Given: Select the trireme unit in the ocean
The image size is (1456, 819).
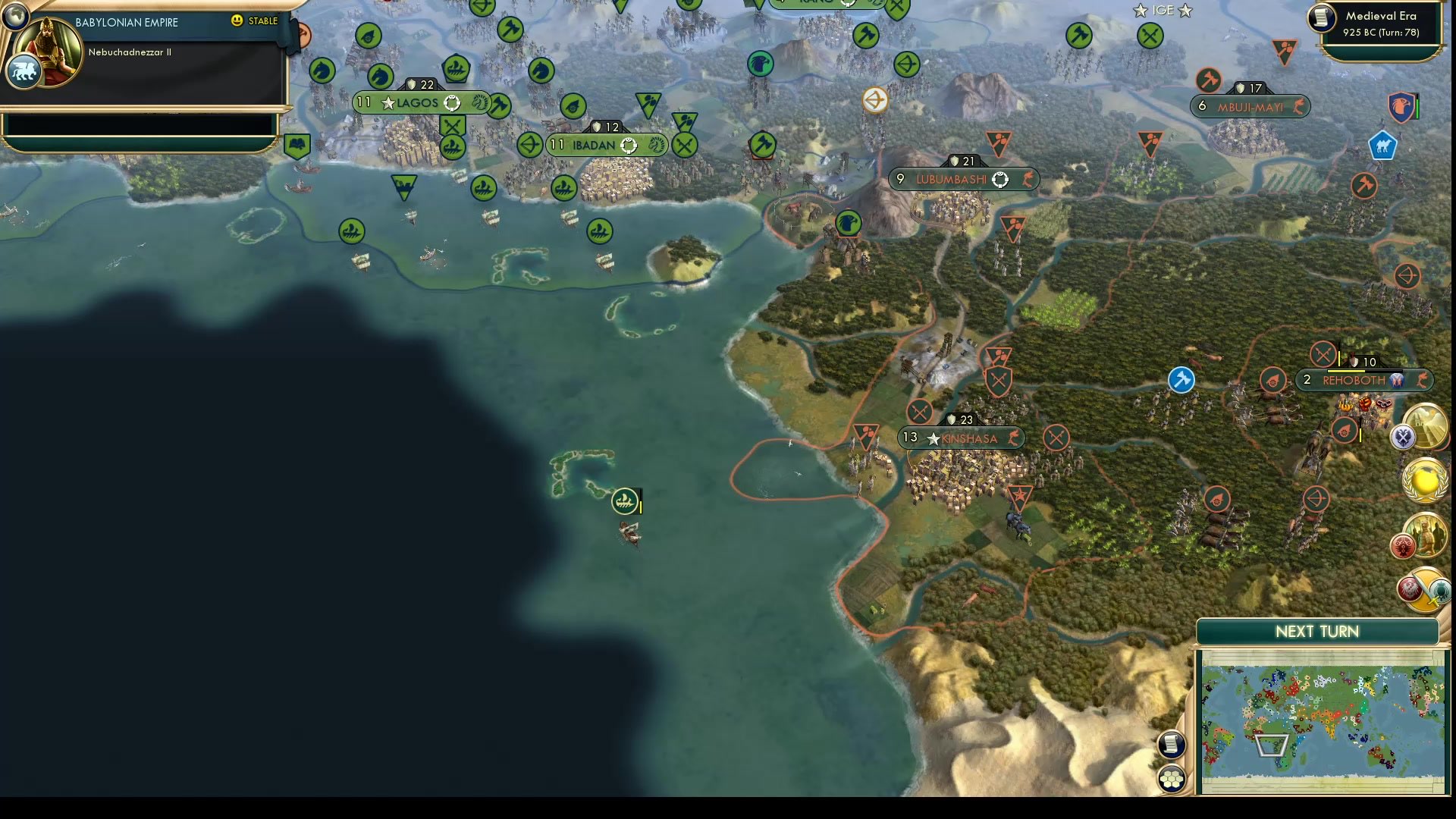Looking at the screenshot, I should [624, 500].
